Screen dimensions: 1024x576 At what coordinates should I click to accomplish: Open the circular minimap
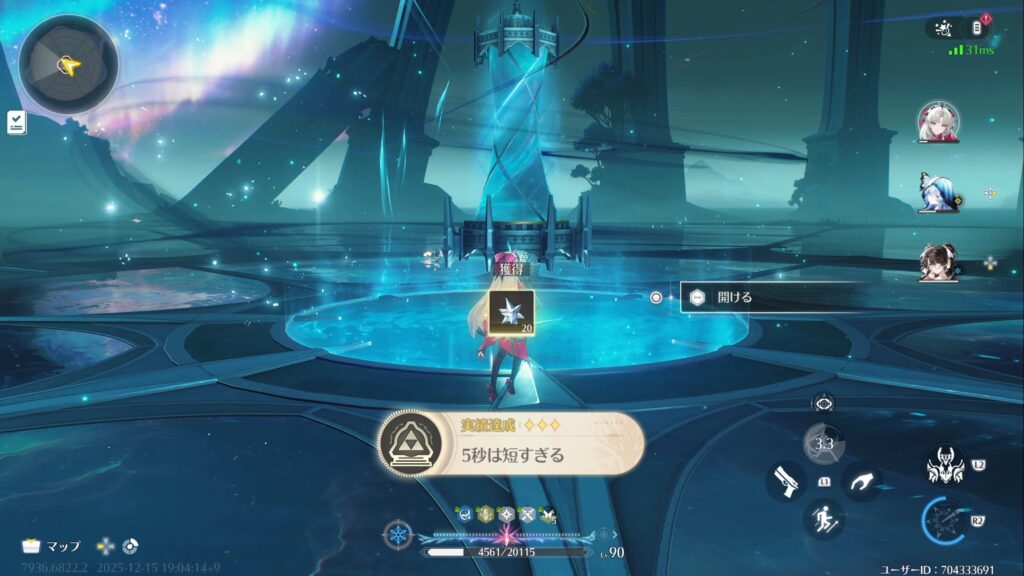68,64
